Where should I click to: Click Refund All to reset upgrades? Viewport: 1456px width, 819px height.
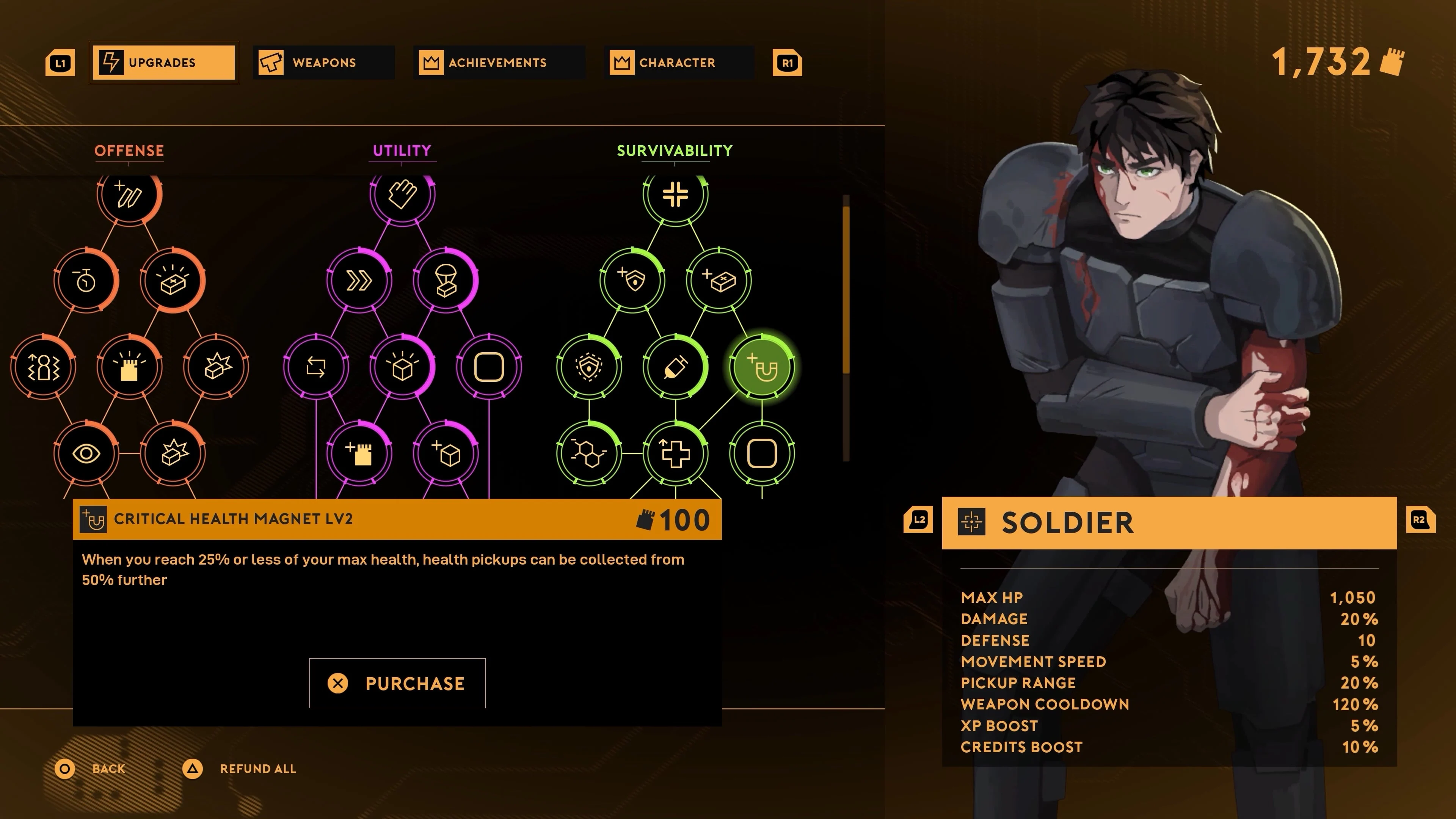(258, 769)
